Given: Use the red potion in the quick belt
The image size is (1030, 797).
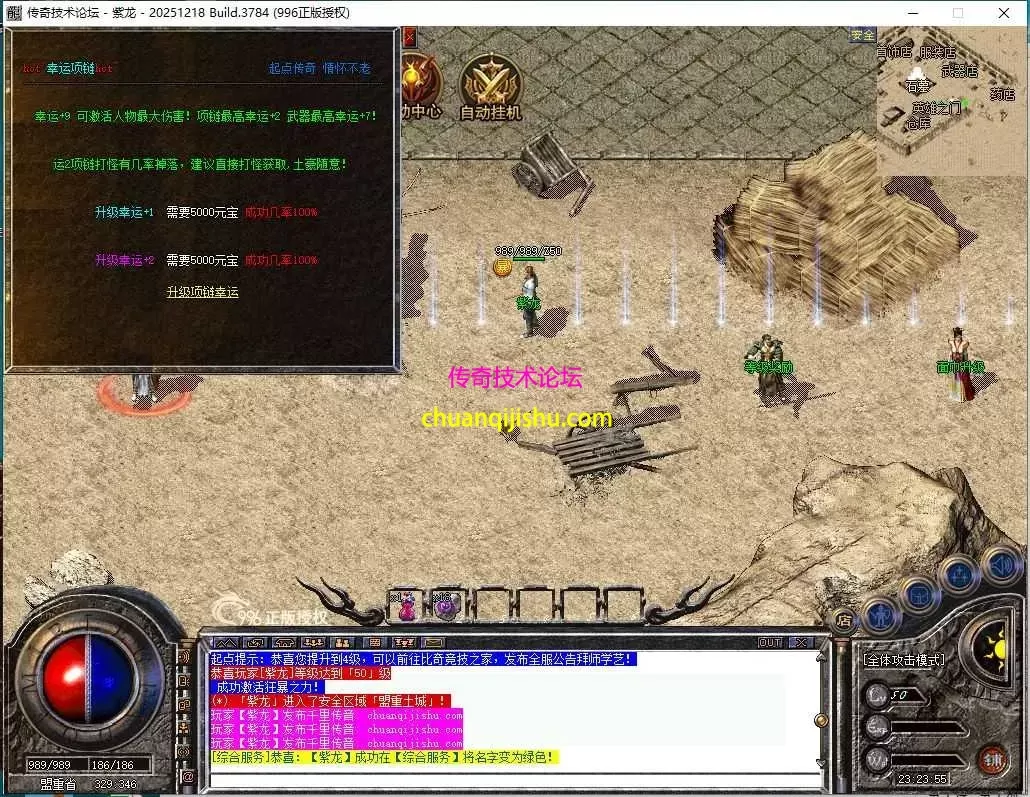Looking at the screenshot, I should (x=407, y=606).
